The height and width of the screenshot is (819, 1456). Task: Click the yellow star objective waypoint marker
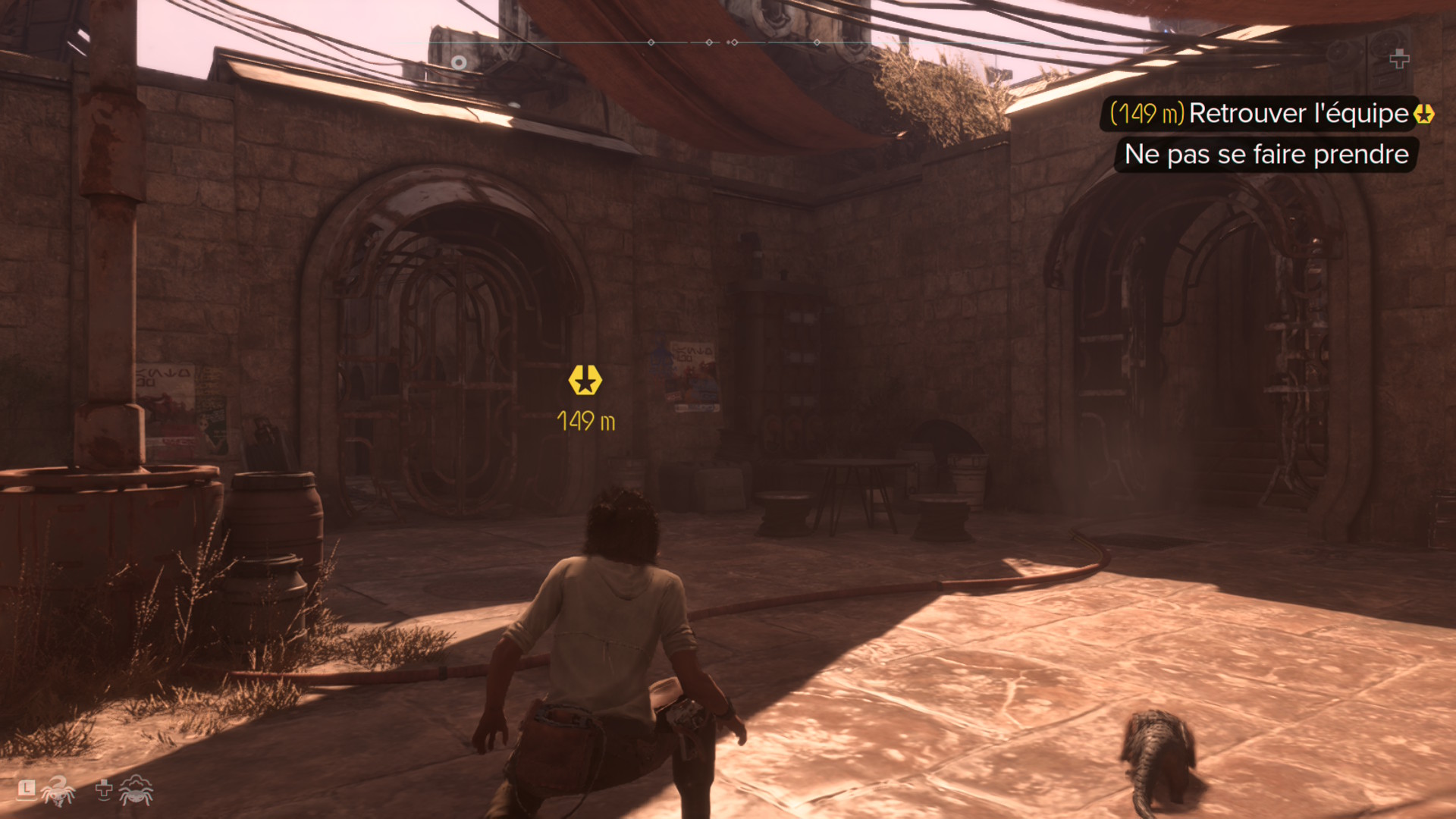585,380
